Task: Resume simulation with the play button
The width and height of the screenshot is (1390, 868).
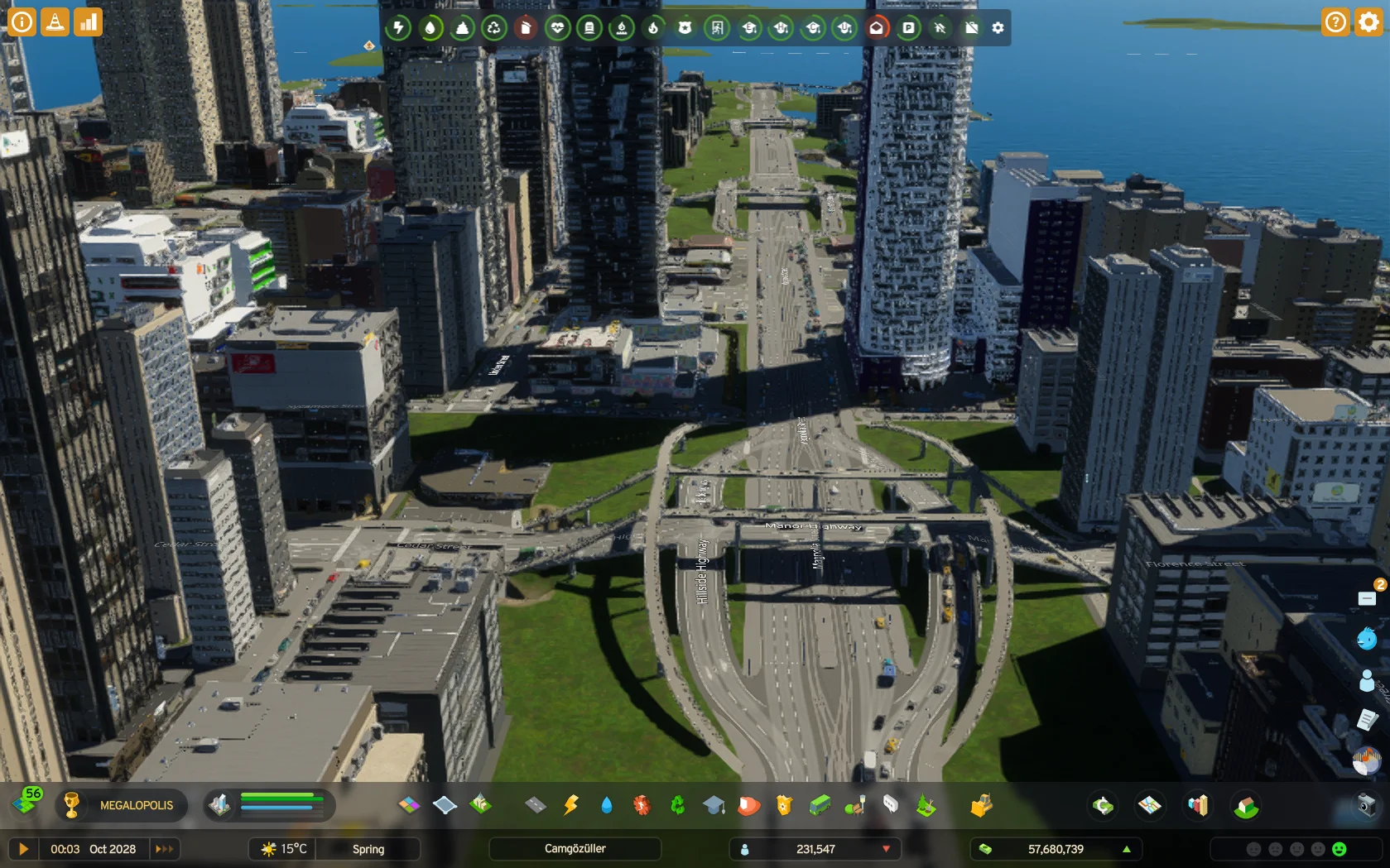Action: point(23,849)
